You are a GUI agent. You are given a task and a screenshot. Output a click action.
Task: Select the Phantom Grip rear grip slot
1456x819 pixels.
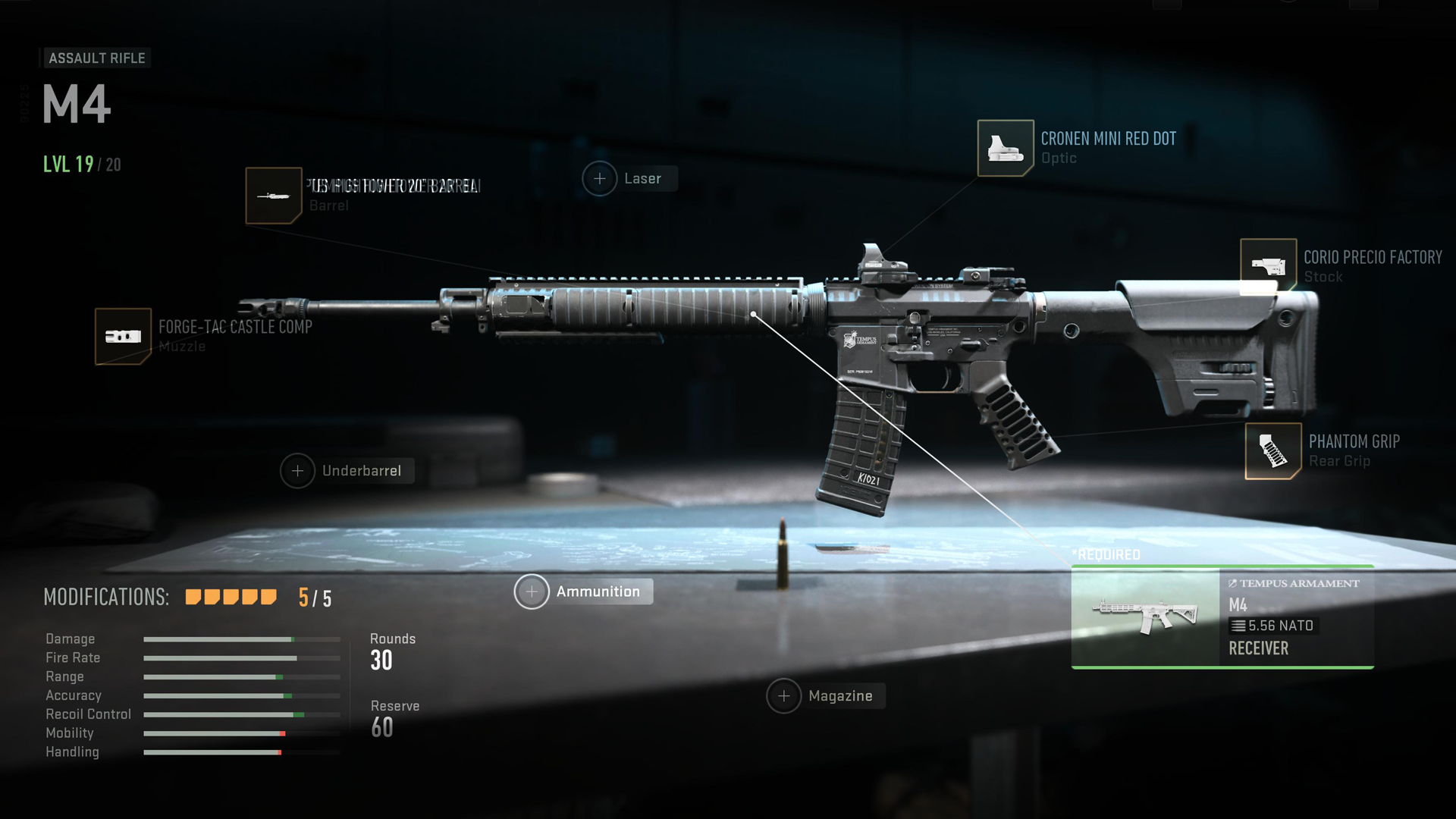(1273, 451)
